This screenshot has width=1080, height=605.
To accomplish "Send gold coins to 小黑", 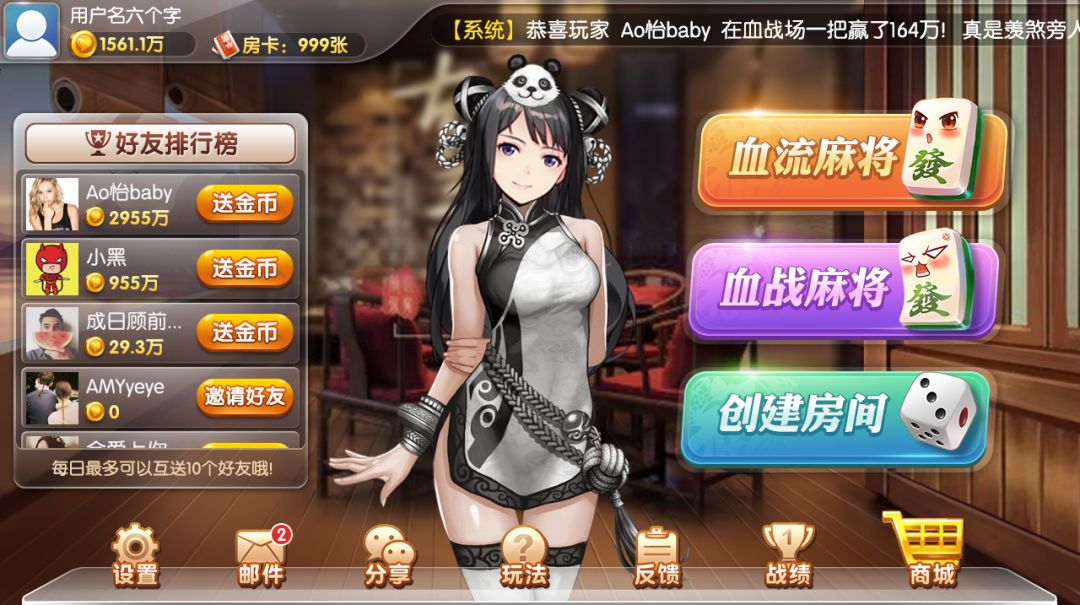I will (244, 268).
